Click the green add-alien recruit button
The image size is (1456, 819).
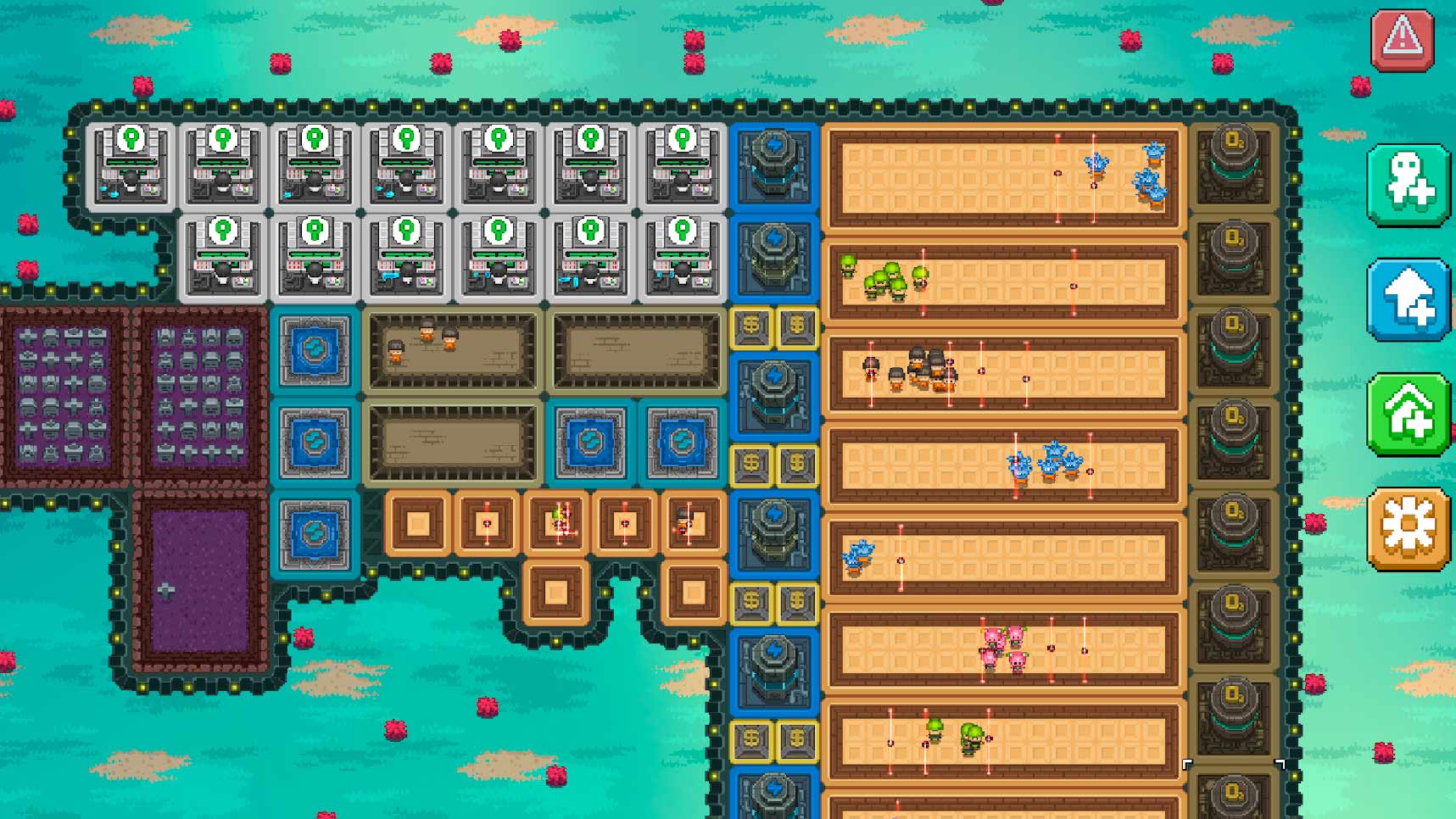(x=1408, y=184)
